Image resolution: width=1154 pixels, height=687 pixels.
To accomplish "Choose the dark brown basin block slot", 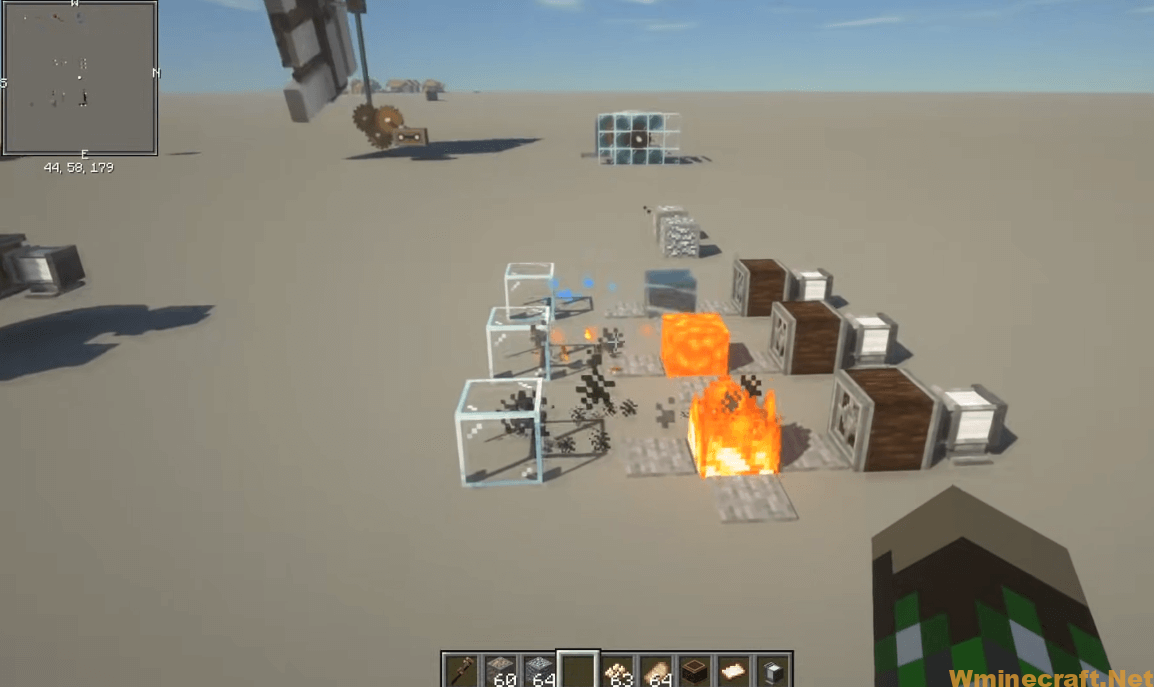I will pos(694,670).
